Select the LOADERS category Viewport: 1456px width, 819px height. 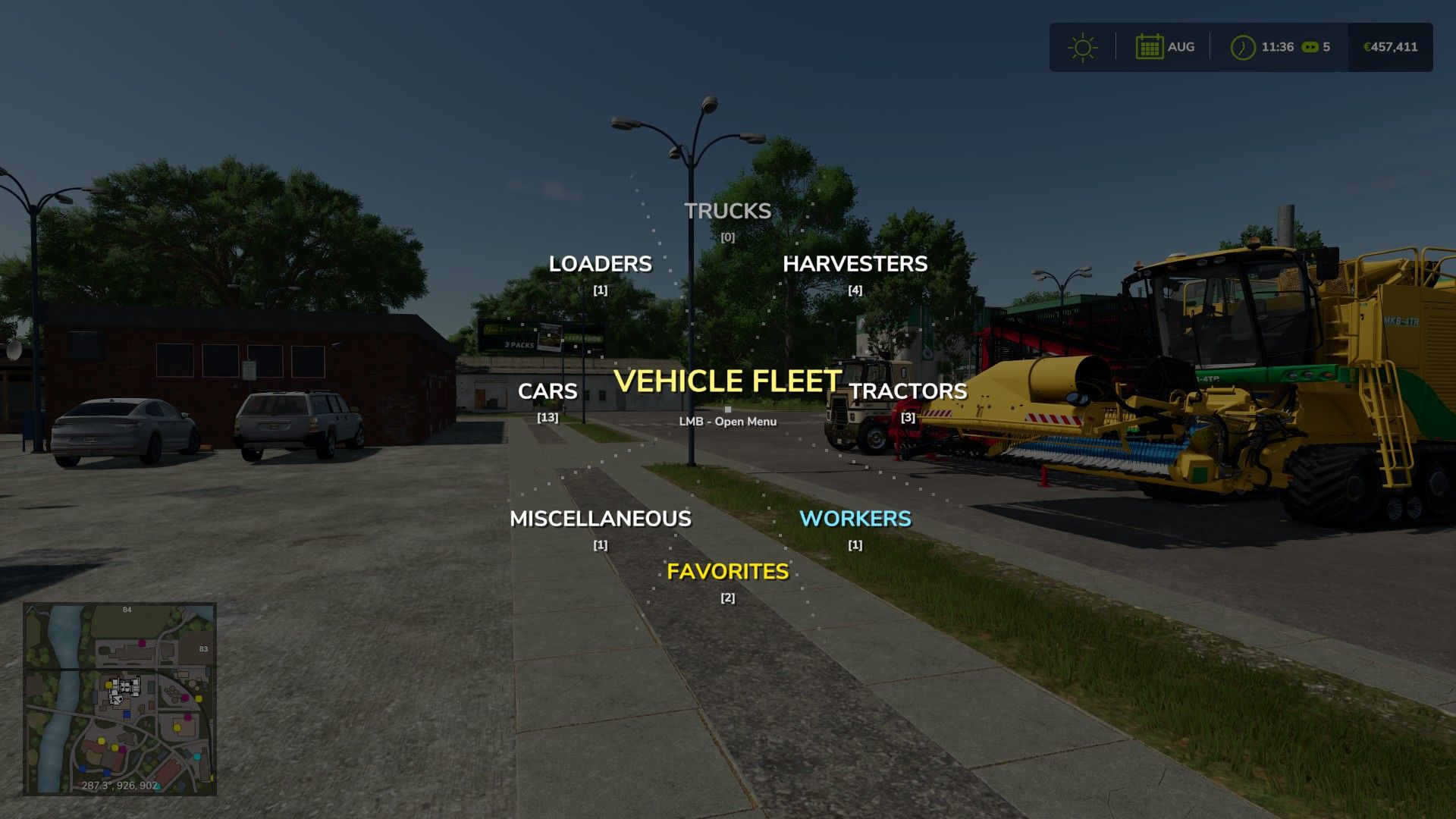tap(601, 263)
